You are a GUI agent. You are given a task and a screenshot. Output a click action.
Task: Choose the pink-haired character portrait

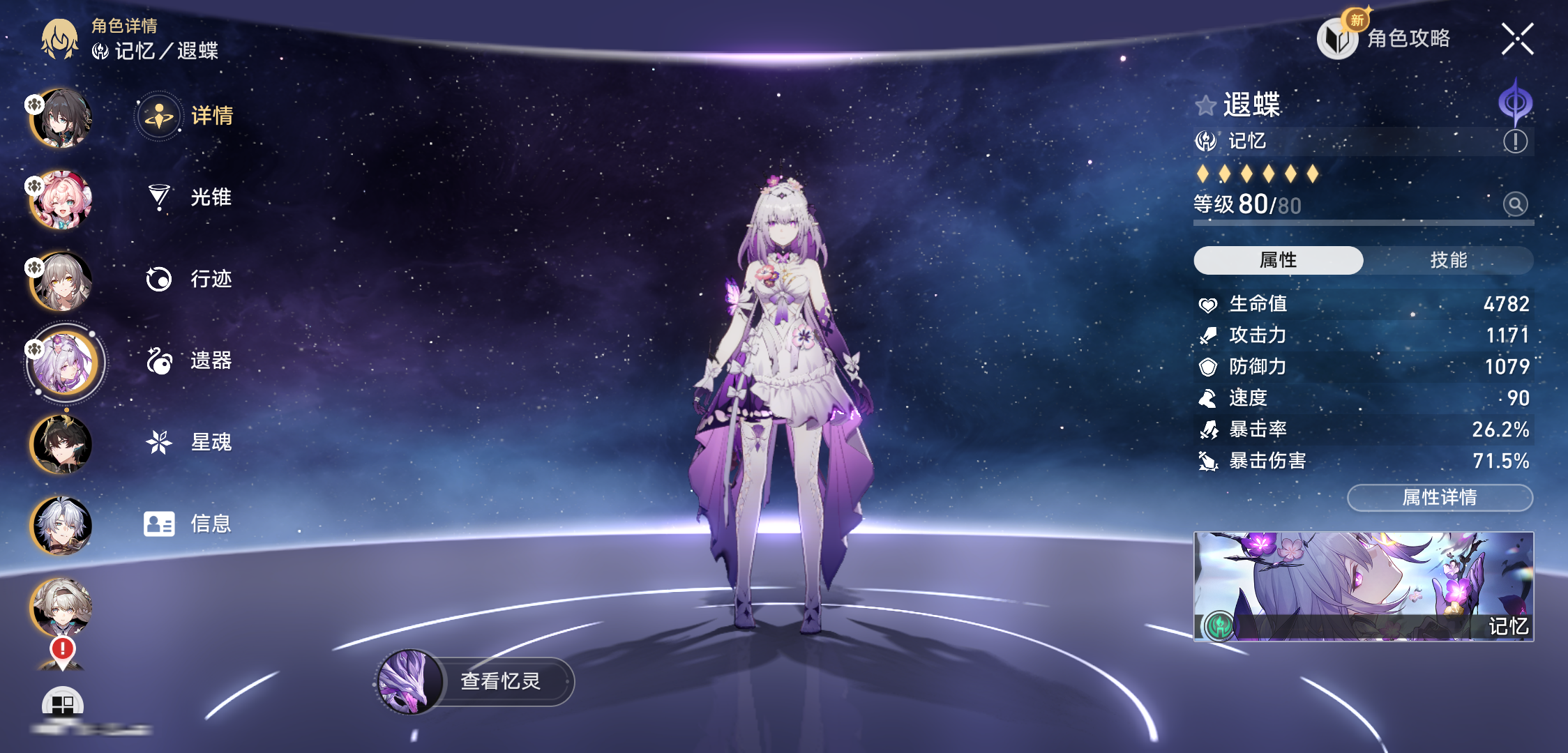(61, 200)
